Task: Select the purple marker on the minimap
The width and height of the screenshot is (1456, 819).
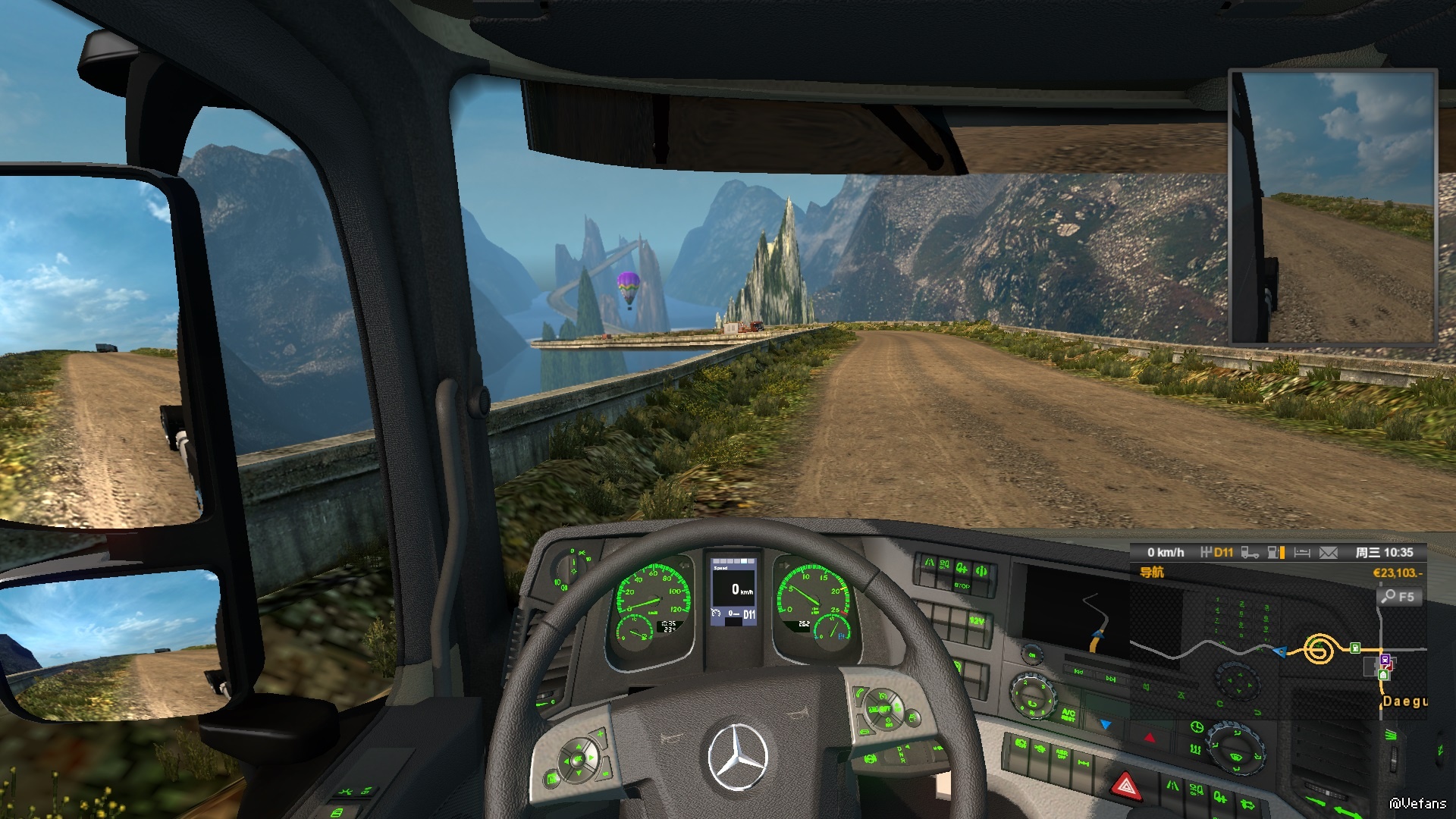Action: (x=1385, y=660)
